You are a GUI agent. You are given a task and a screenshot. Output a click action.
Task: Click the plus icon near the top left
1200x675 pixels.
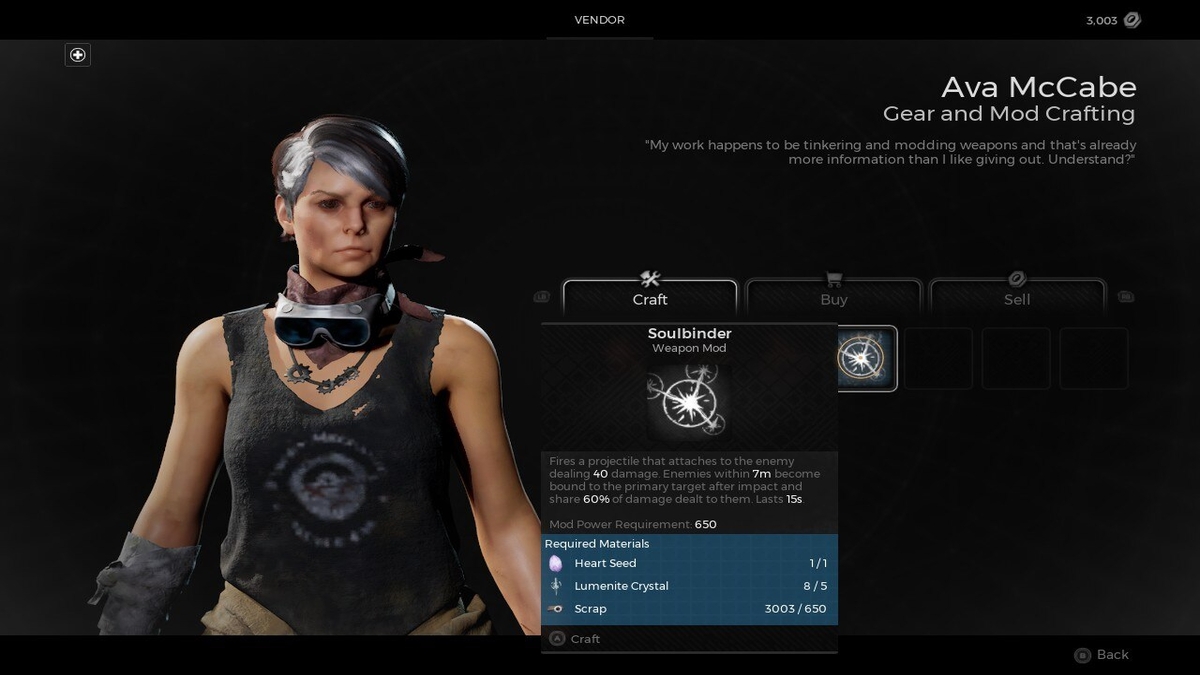tap(78, 55)
